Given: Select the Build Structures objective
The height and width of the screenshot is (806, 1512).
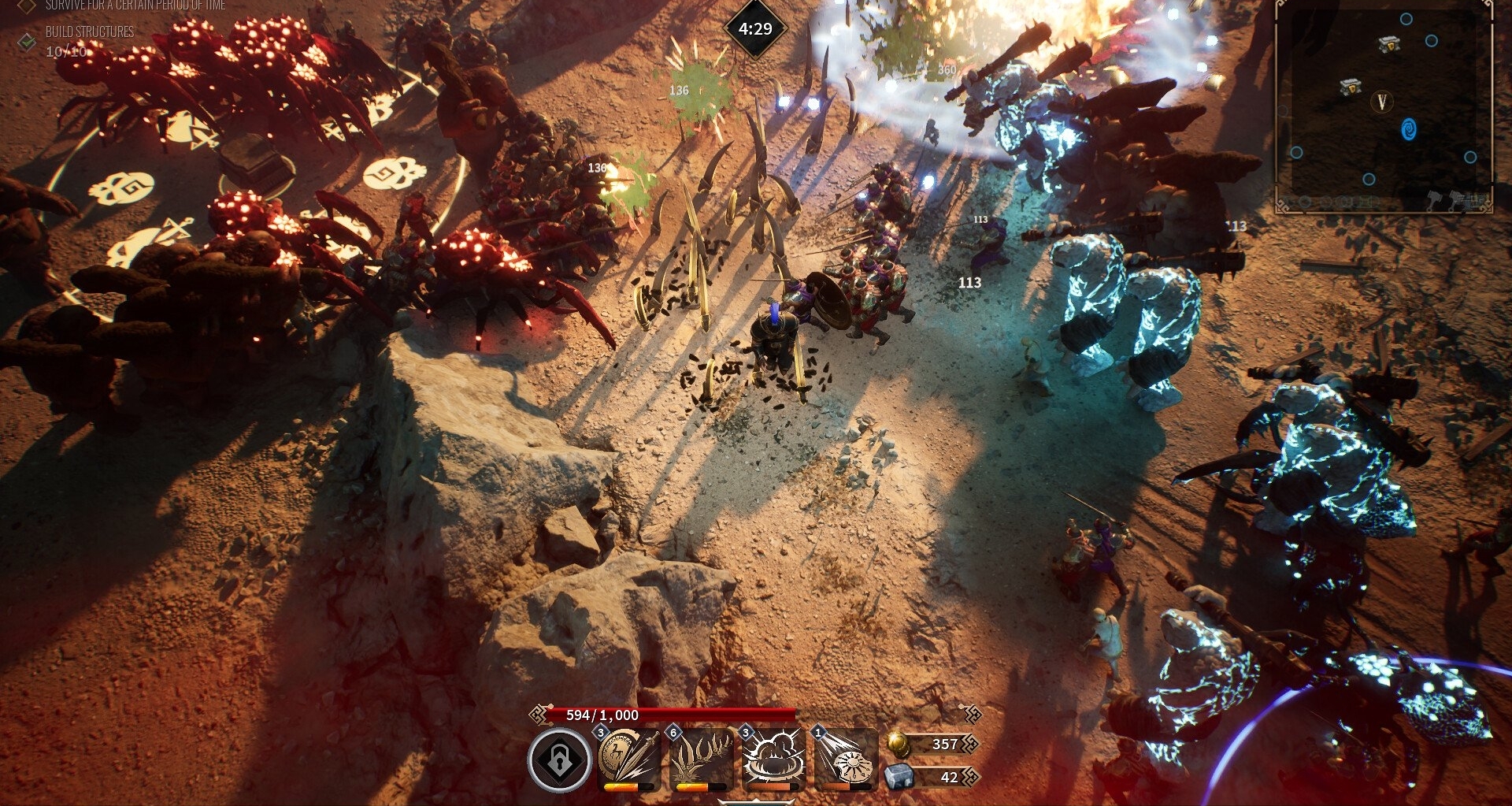Looking at the screenshot, I should pos(89,32).
